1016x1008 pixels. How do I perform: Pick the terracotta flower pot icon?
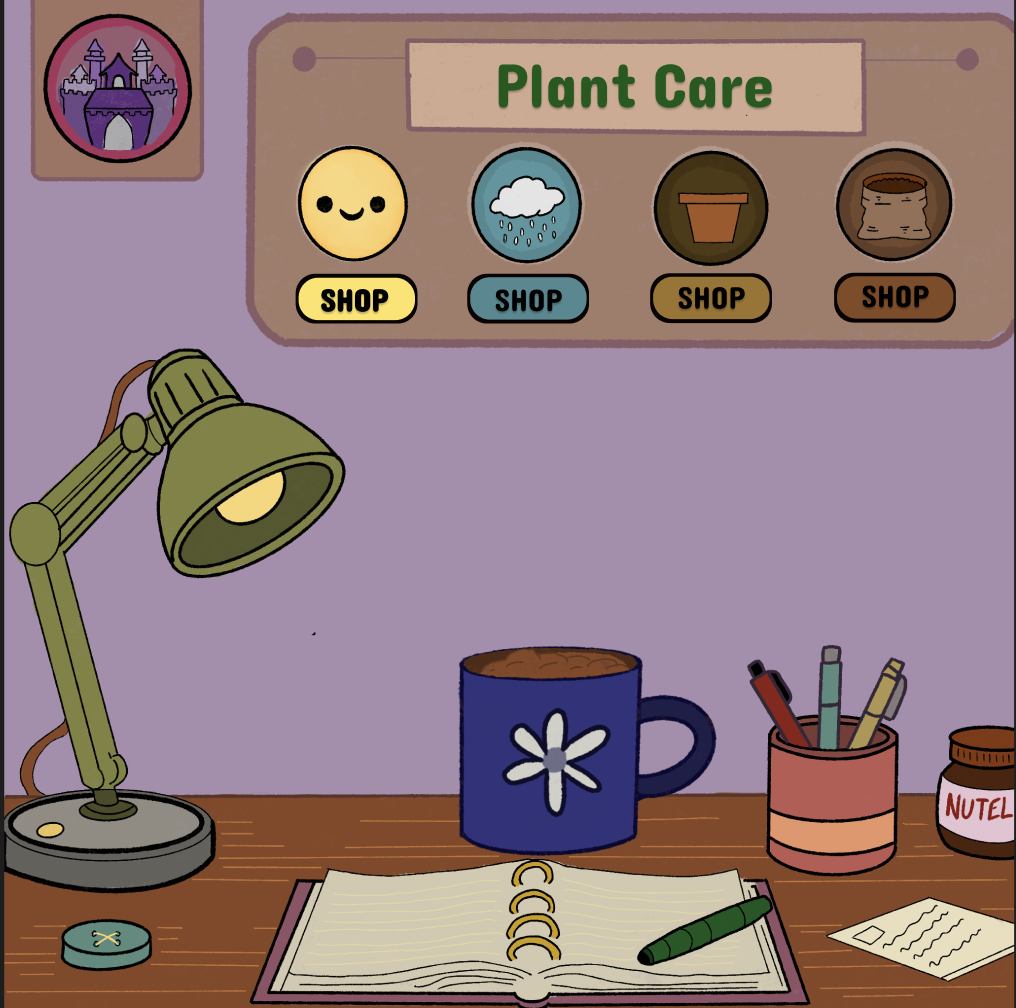(x=711, y=208)
